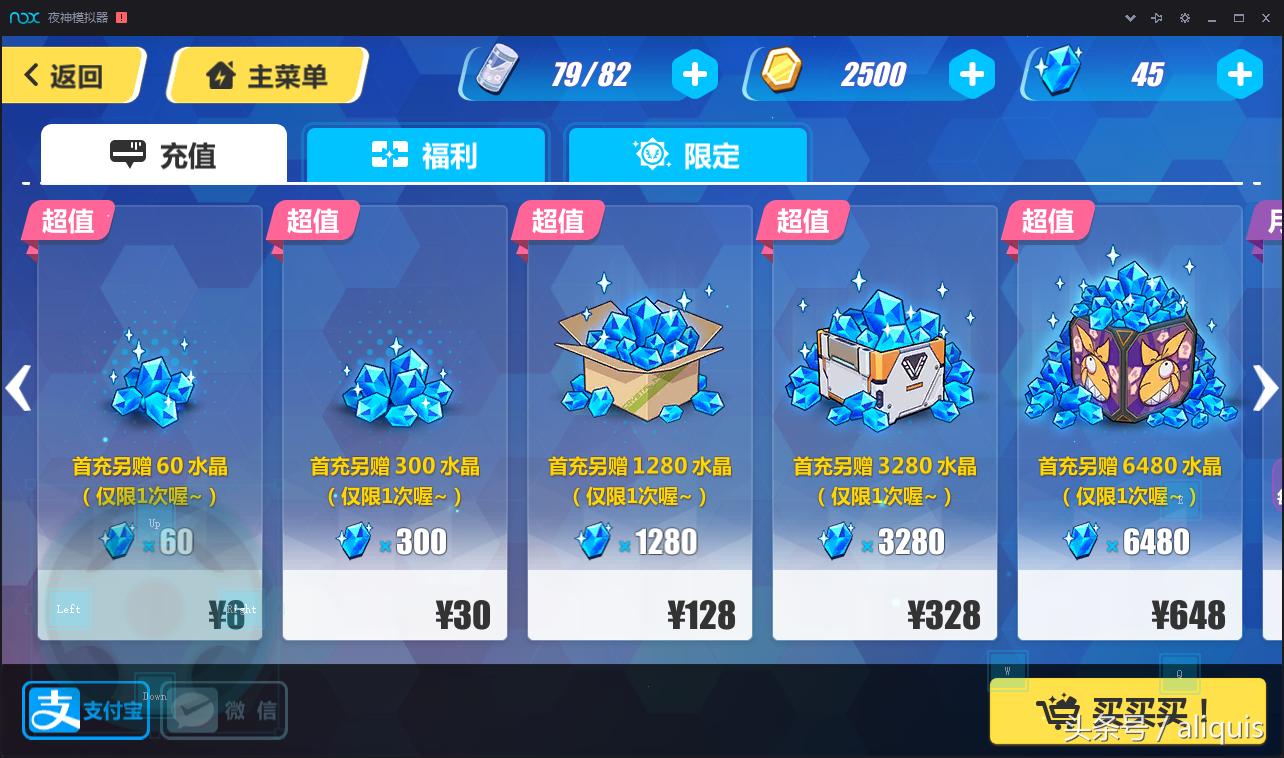This screenshot has width=1284, height=758.
Task: Open the Nox title bar dropdown arrow
Action: [1129, 17]
